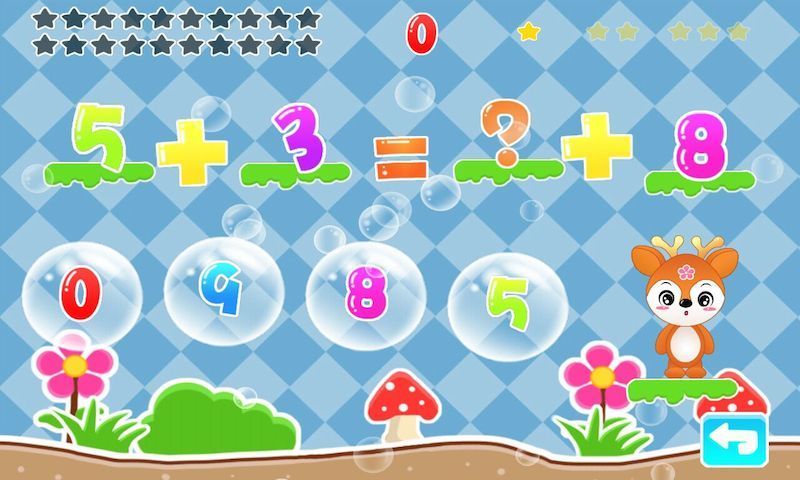
Task: Pick the bubble with pink number 8
Action: pyautogui.click(x=366, y=293)
